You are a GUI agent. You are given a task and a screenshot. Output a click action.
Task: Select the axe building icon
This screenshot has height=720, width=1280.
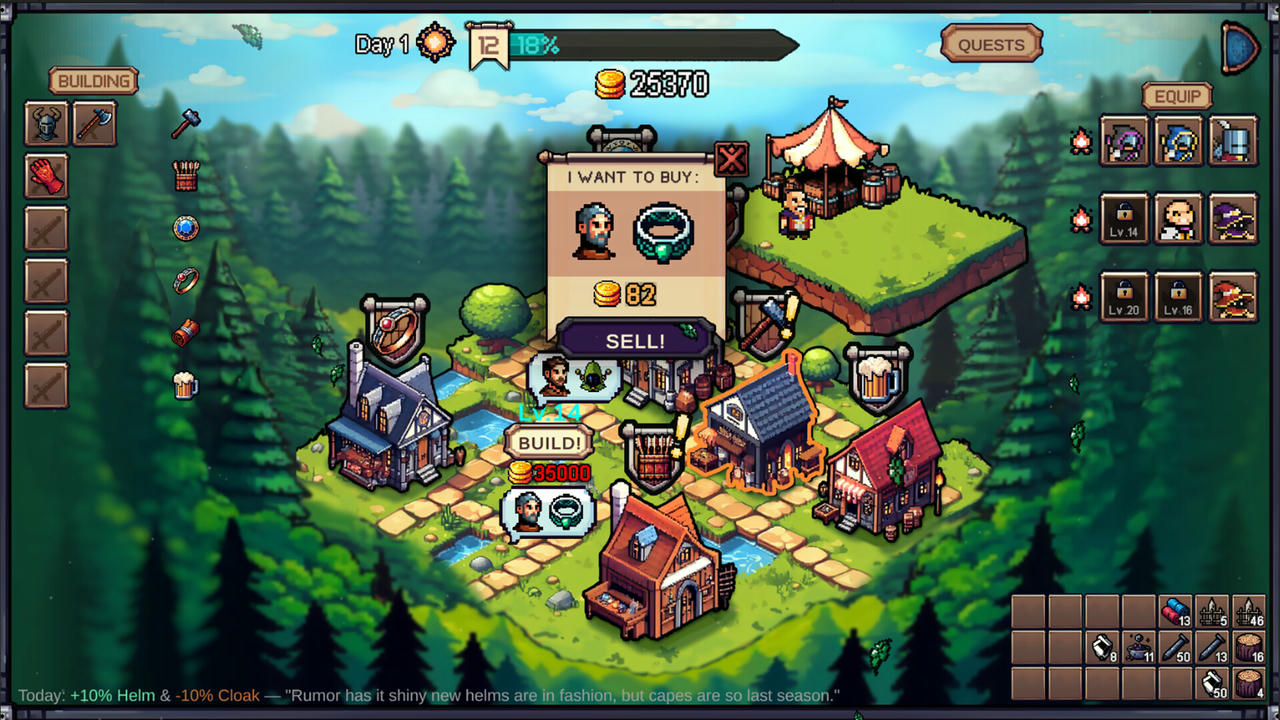click(x=95, y=122)
